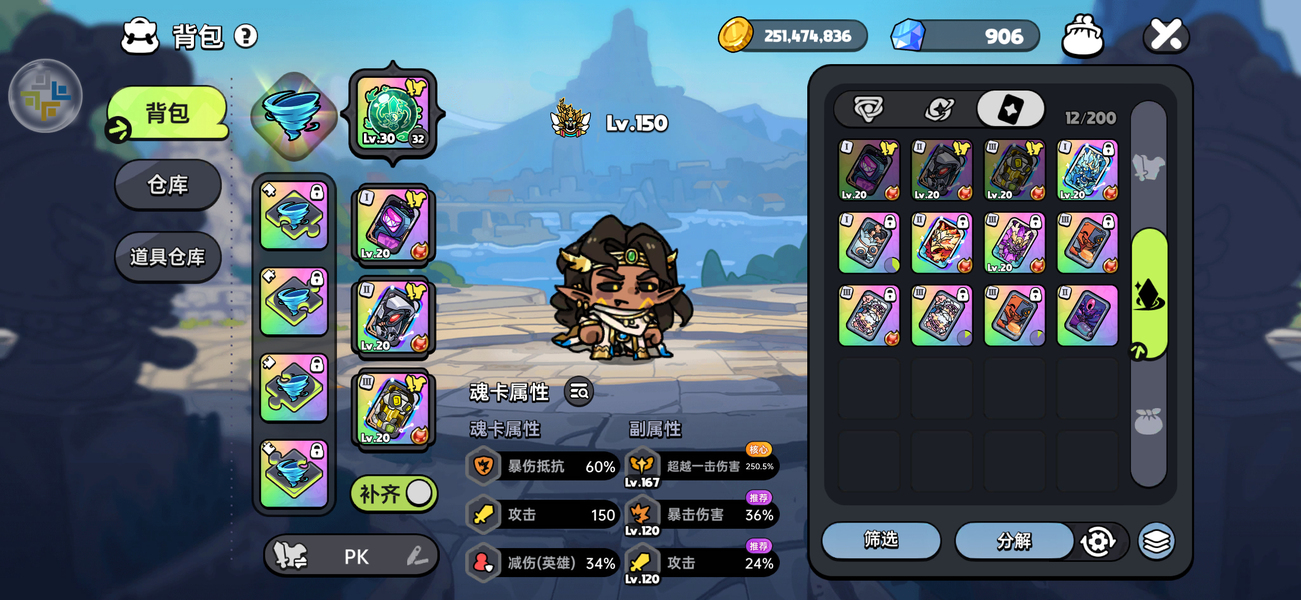Click the gold coin currency icon
Viewport: 1301px width, 600px height.
[736, 35]
